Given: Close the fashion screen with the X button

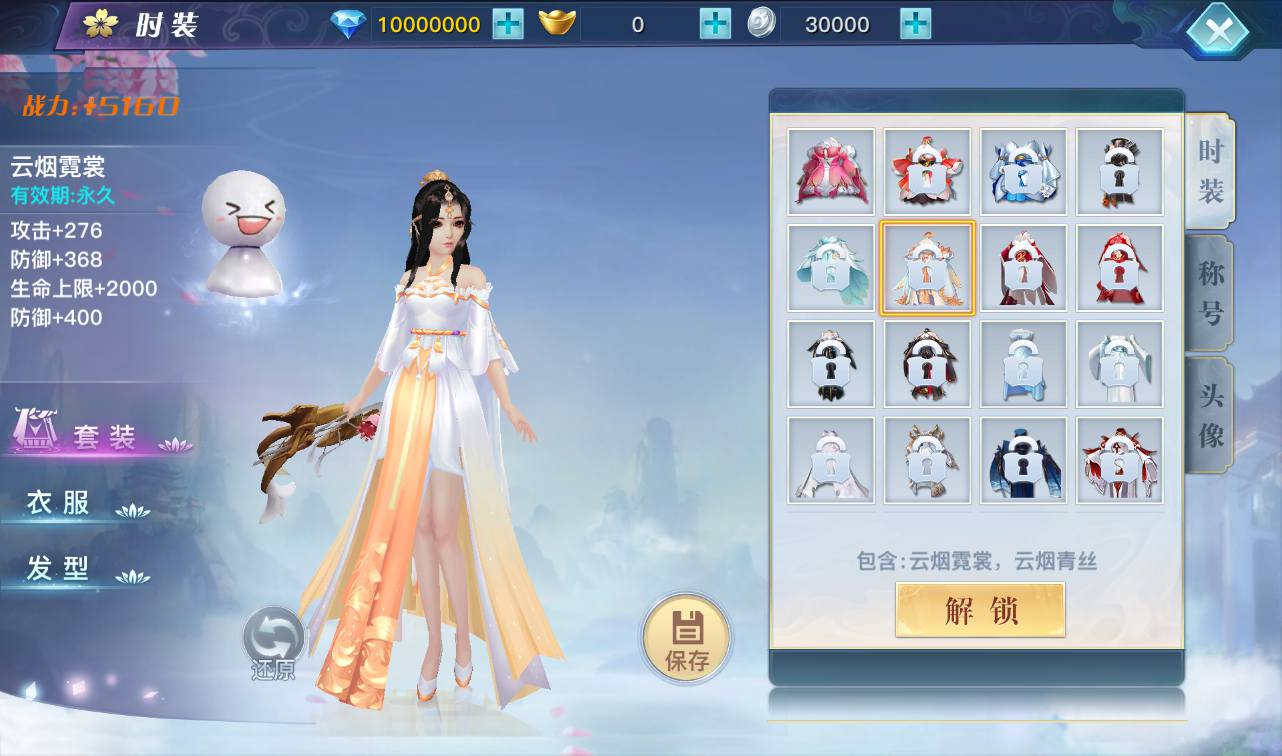Looking at the screenshot, I should coord(1218,31).
